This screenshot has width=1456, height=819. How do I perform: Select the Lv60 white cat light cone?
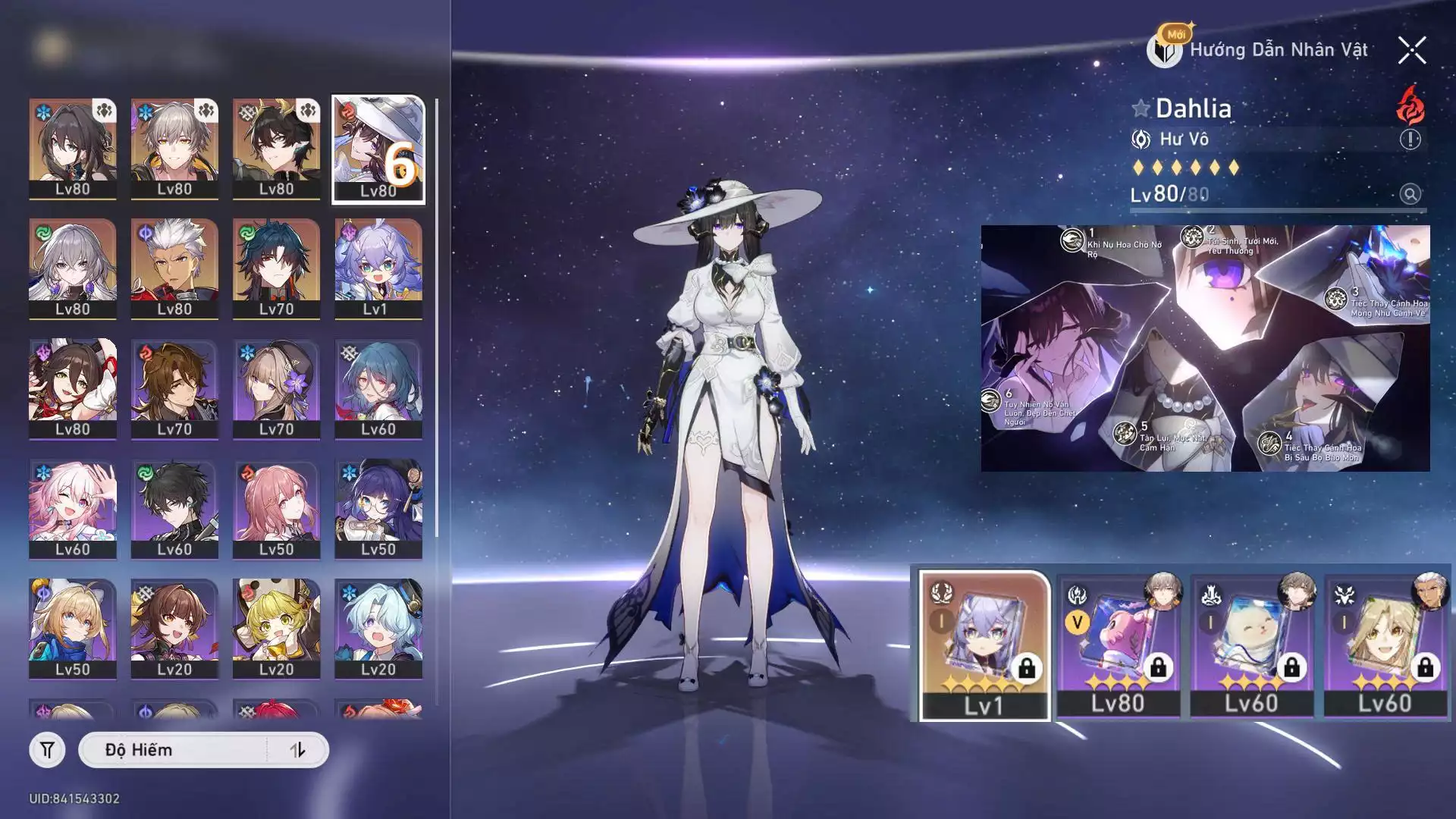tap(1252, 645)
